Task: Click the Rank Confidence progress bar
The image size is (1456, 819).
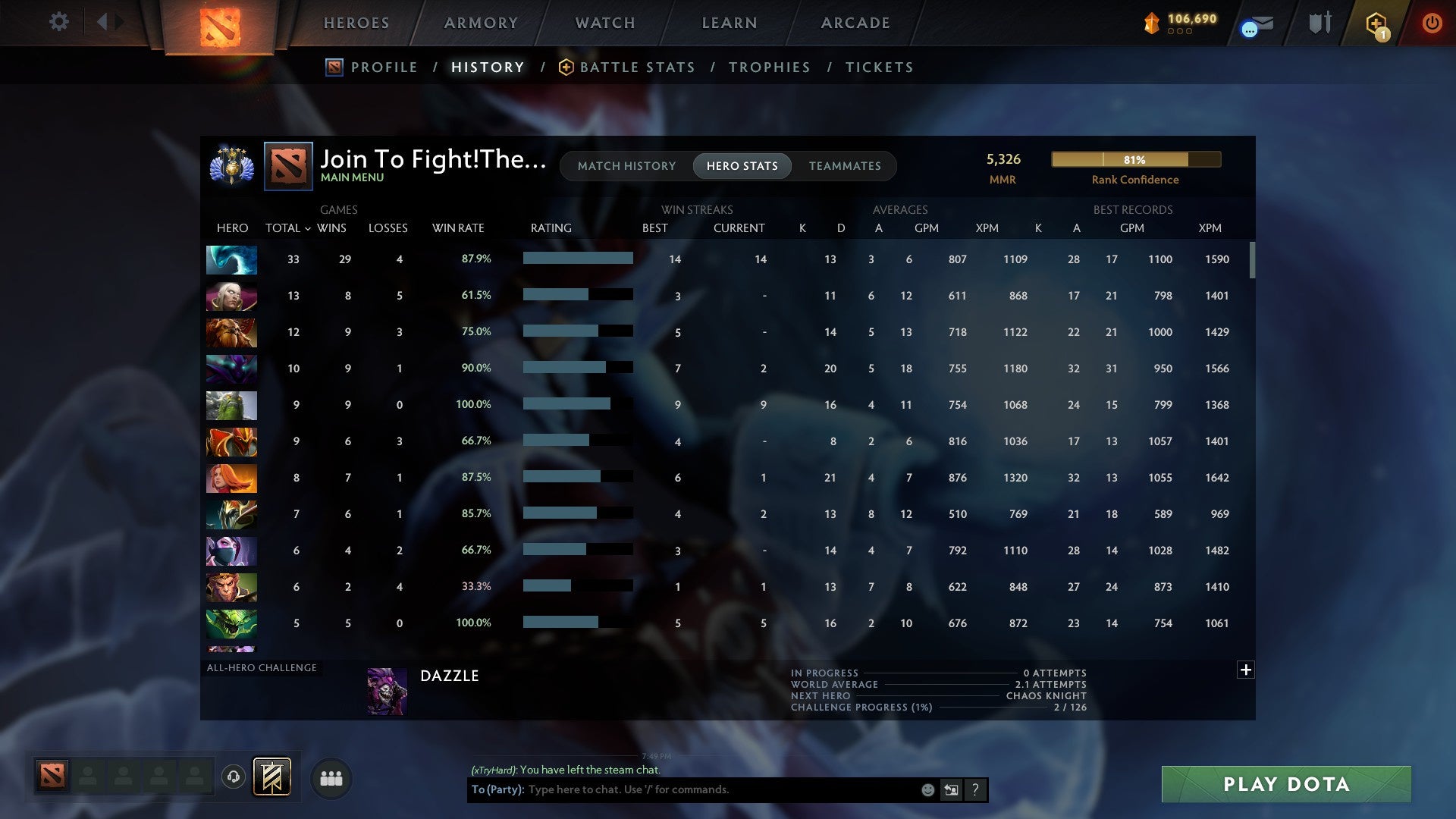Action: (x=1135, y=159)
